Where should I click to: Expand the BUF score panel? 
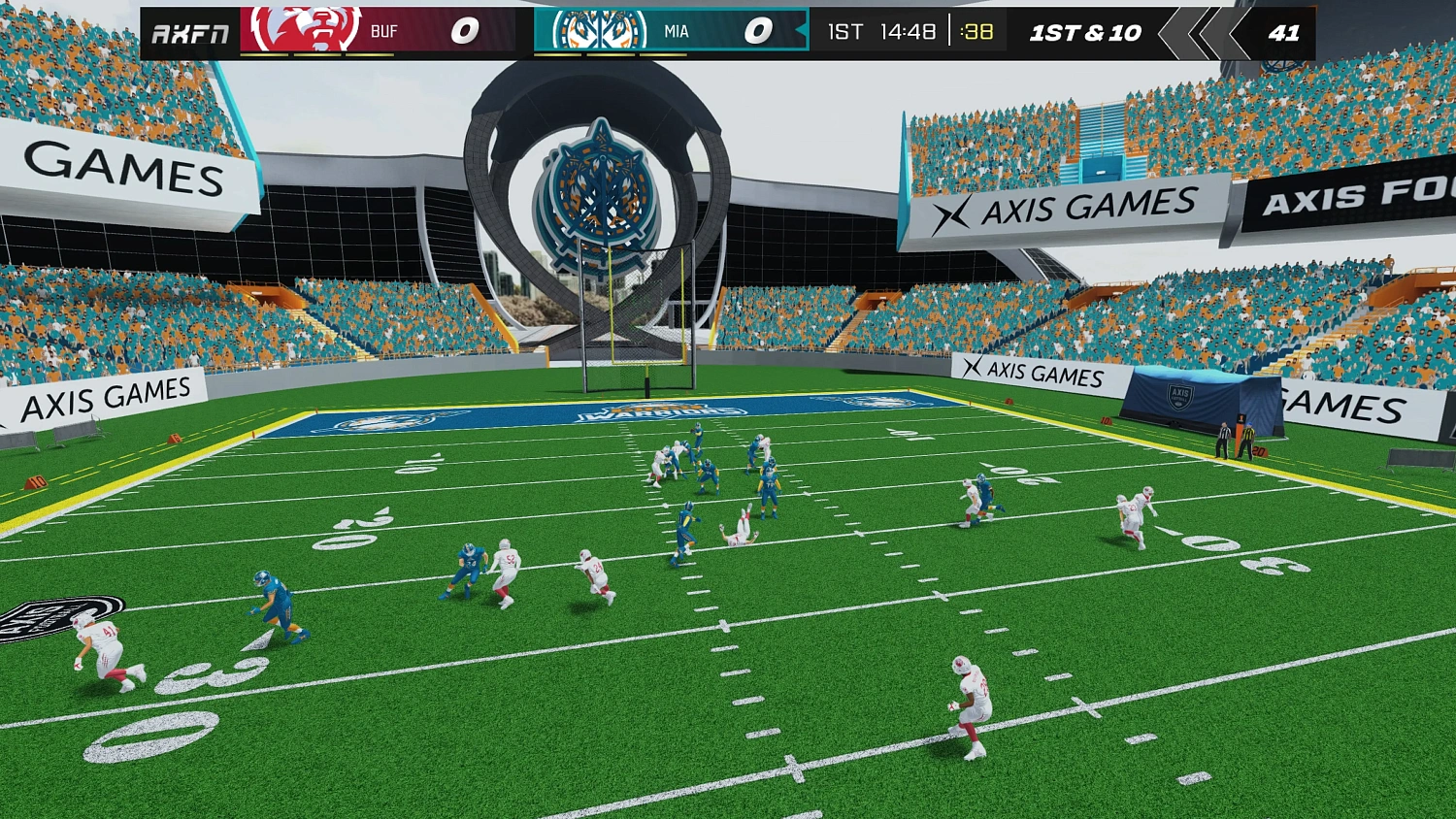[463, 30]
